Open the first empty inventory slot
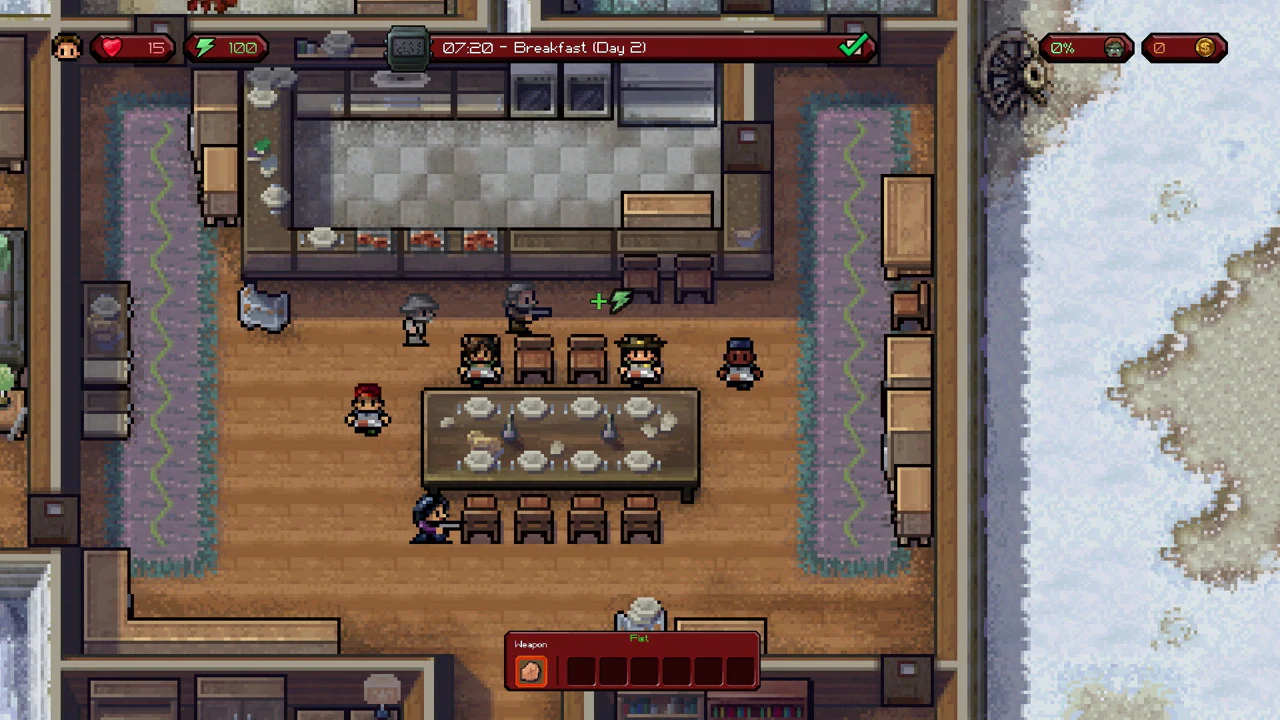The height and width of the screenshot is (720, 1280). (579, 670)
